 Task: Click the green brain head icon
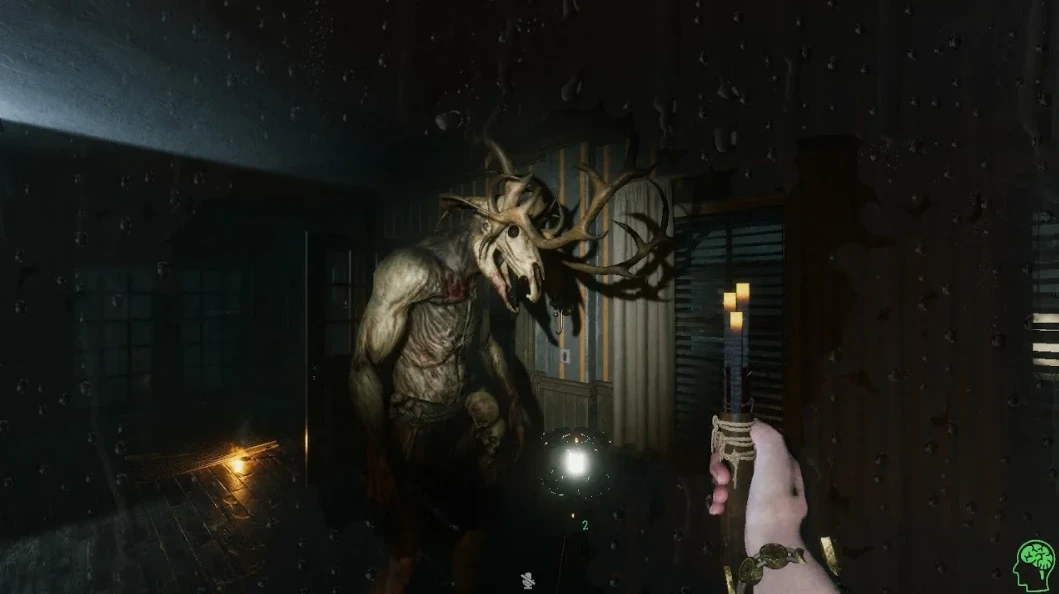point(1034,567)
